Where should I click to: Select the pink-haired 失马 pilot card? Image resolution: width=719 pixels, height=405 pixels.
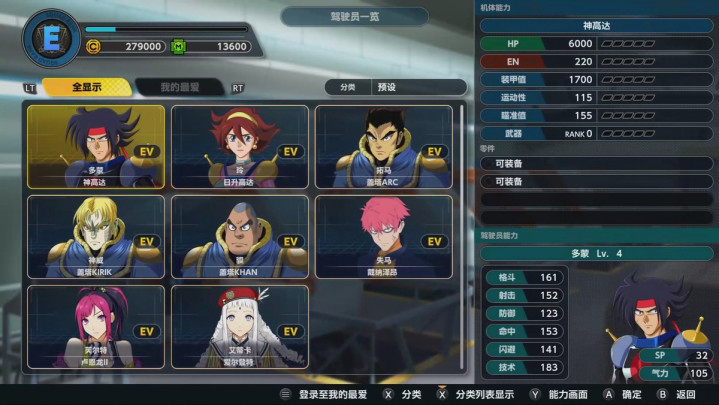click(383, 237)
